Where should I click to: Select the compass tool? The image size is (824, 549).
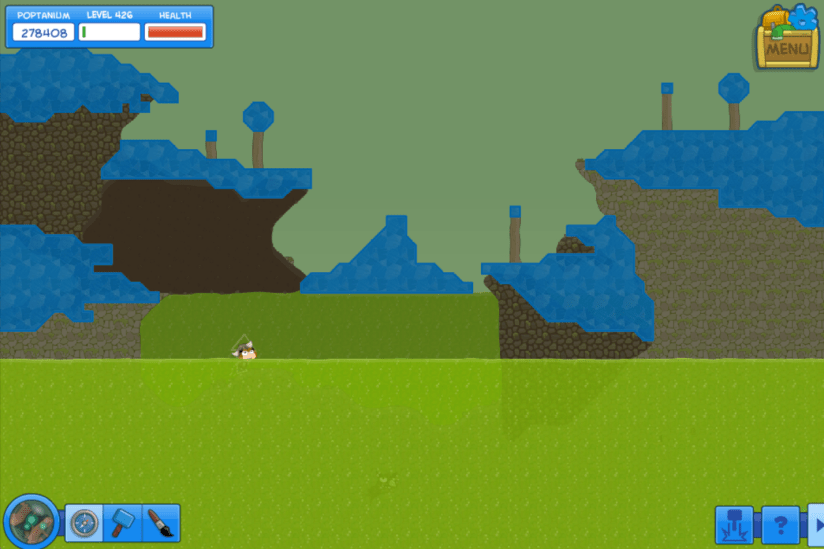pos(85,522)
